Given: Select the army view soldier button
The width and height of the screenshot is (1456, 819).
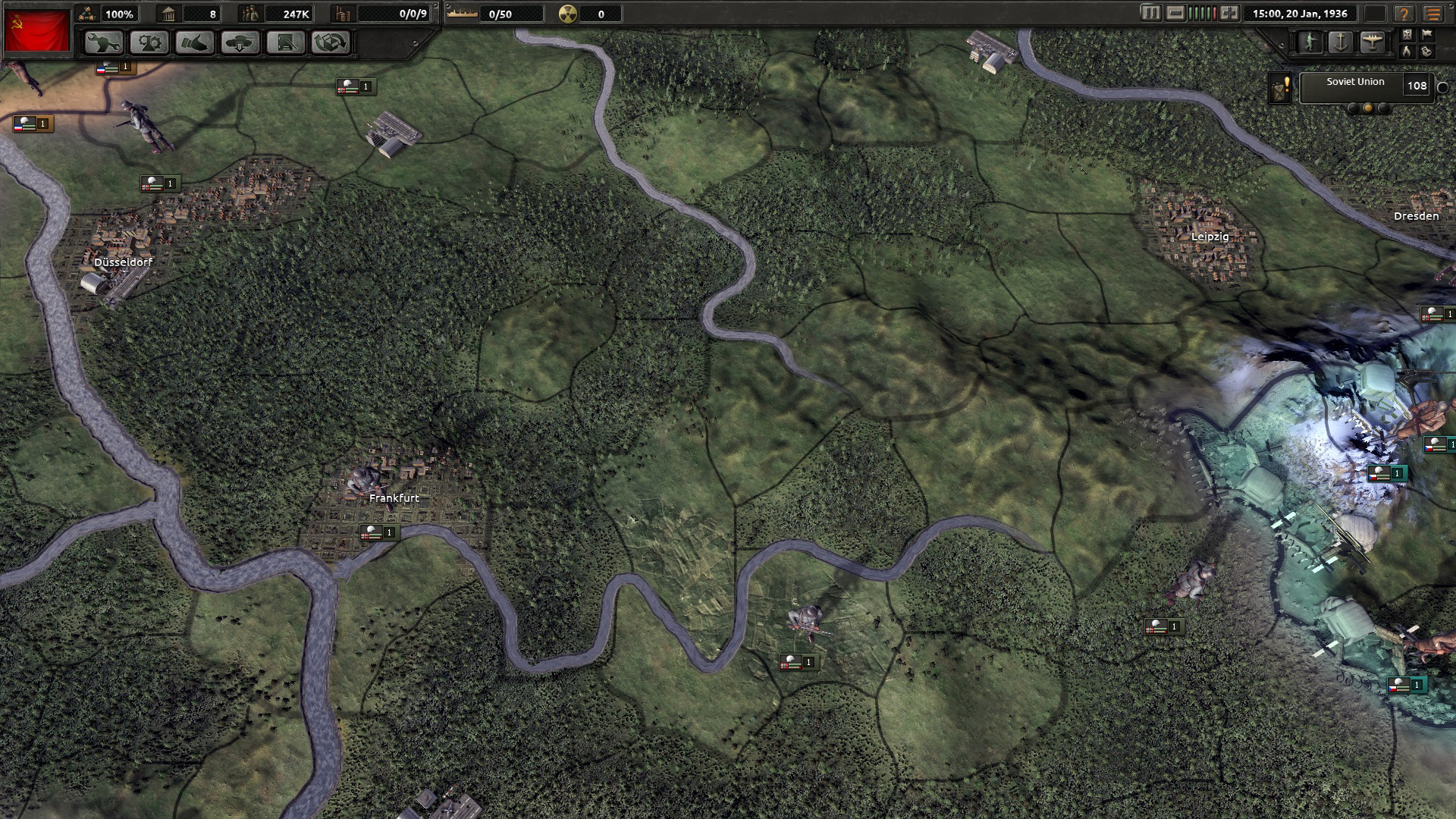Looking at the screenshot, I should point(1310,42).
